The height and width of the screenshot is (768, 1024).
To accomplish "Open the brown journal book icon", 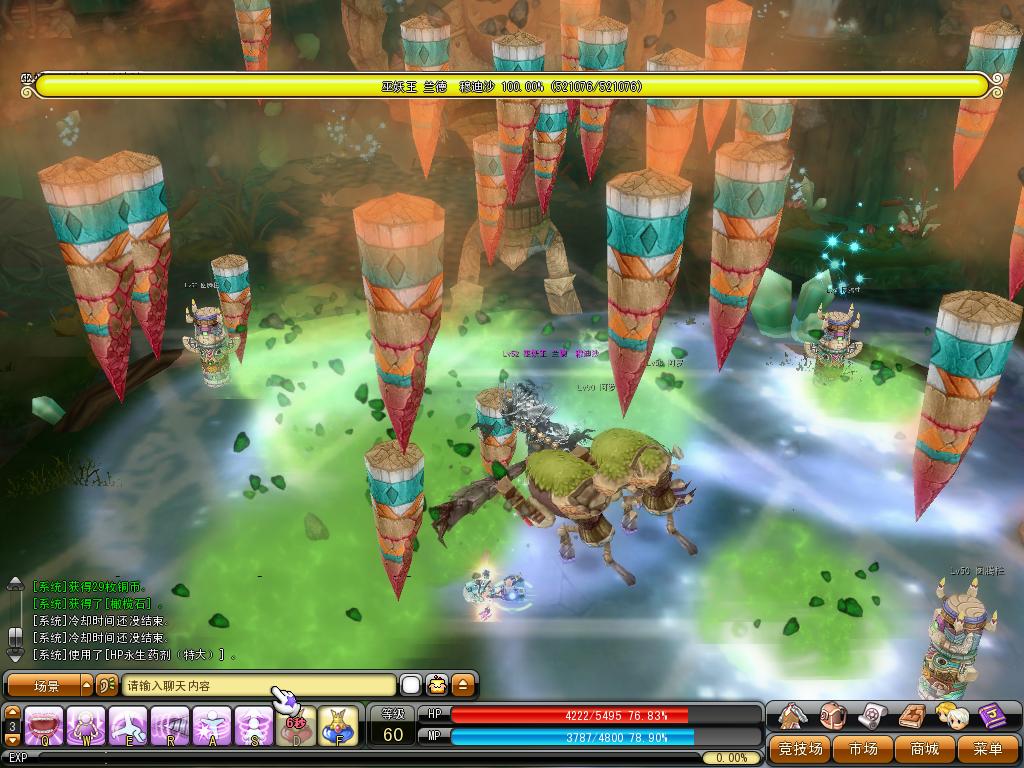I will pos(912,716).
